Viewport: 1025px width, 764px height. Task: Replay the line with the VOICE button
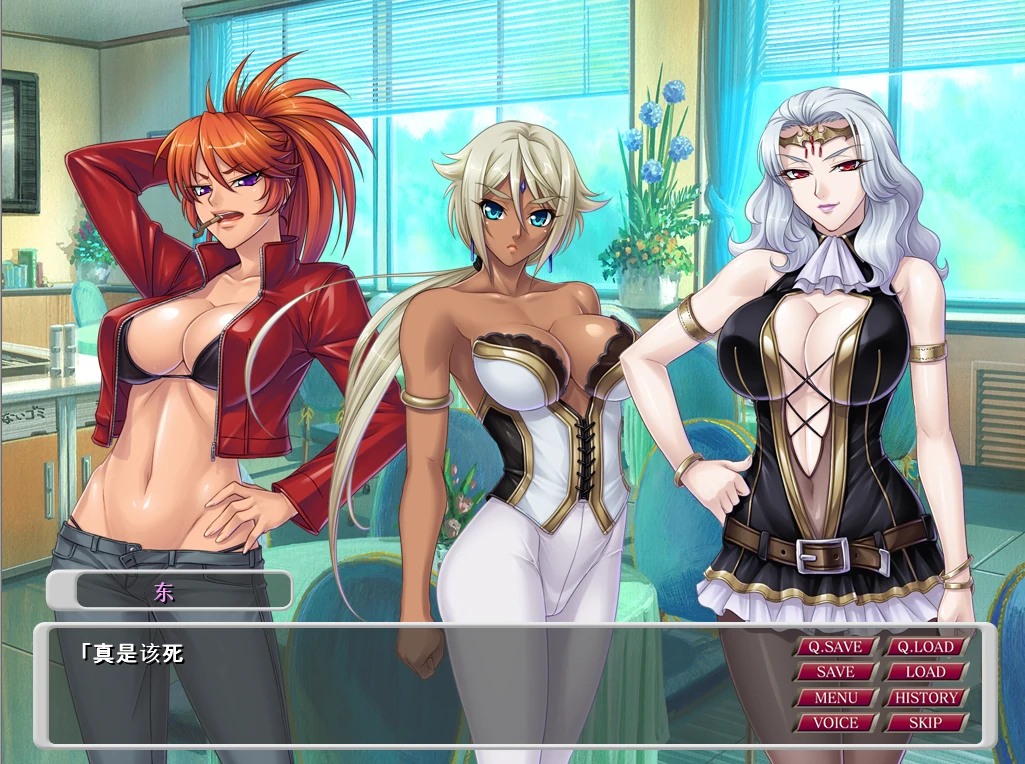(835, 722)
